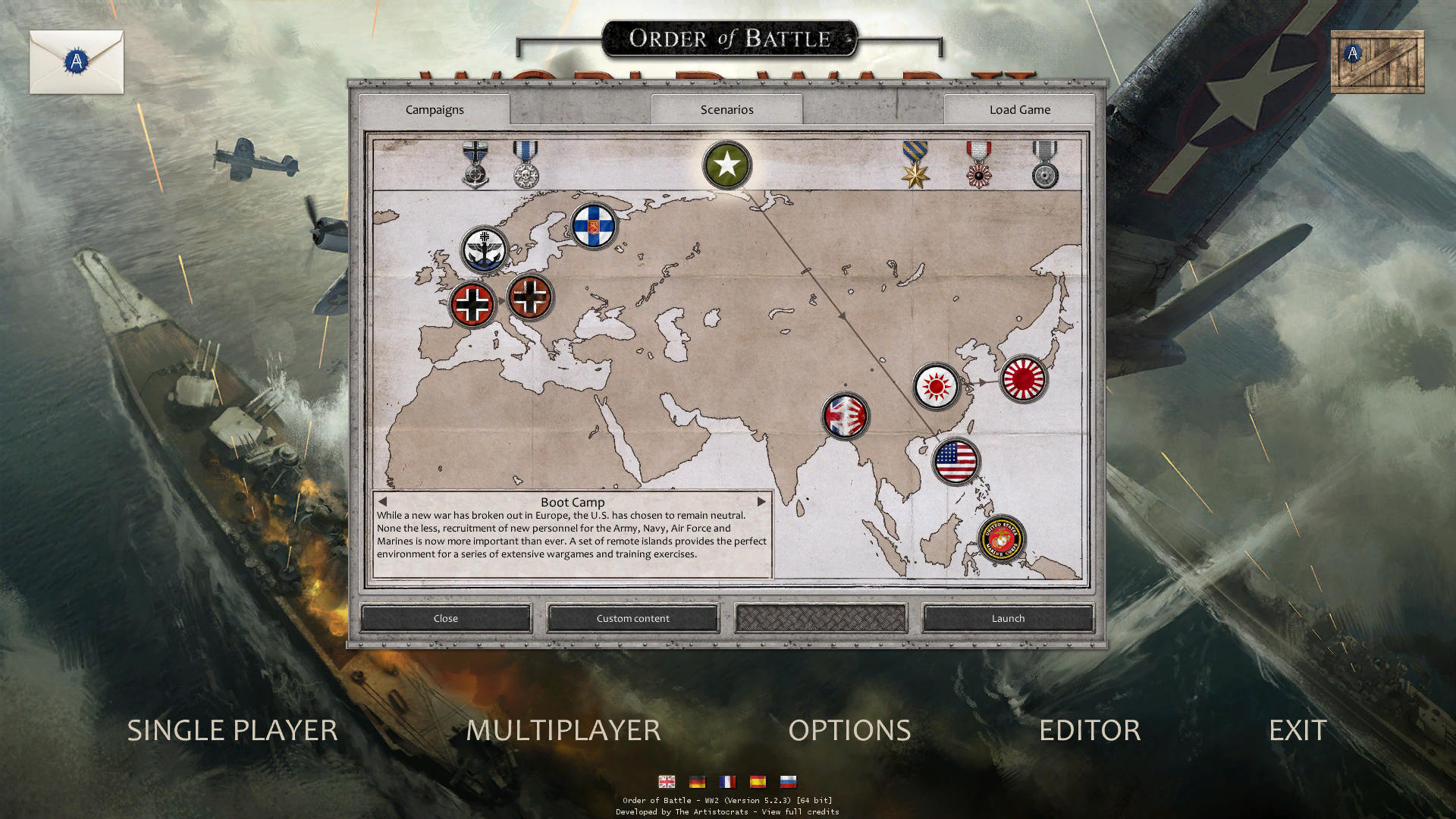Click the right arrow beside Boot Camp title
This screenshot has width=1456, height=819.
pos(762,501)
